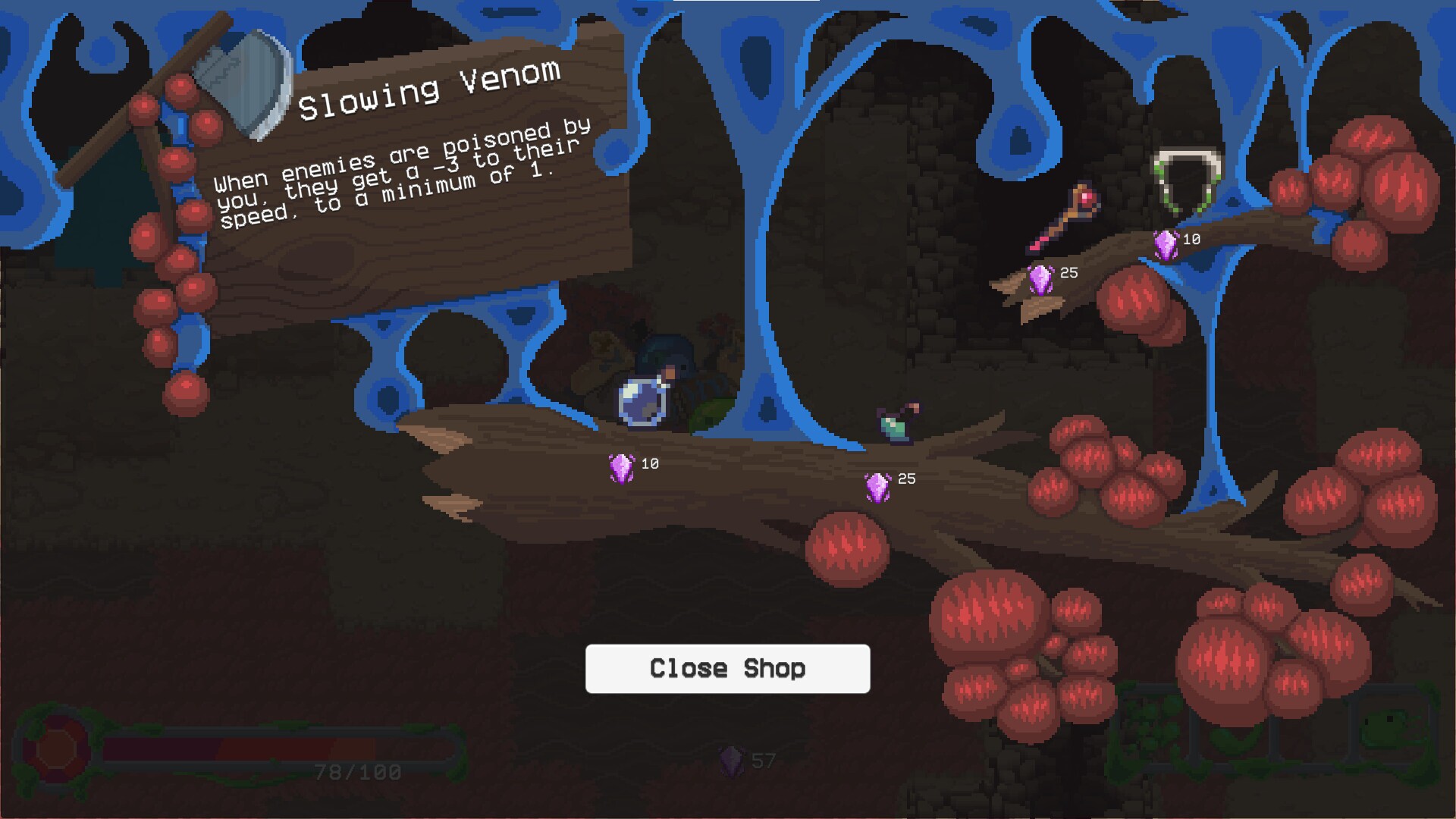The height and width of the screenshot is (819, 1456).
Task: Select the green leafy necklace shop item
Action: 1187,183
